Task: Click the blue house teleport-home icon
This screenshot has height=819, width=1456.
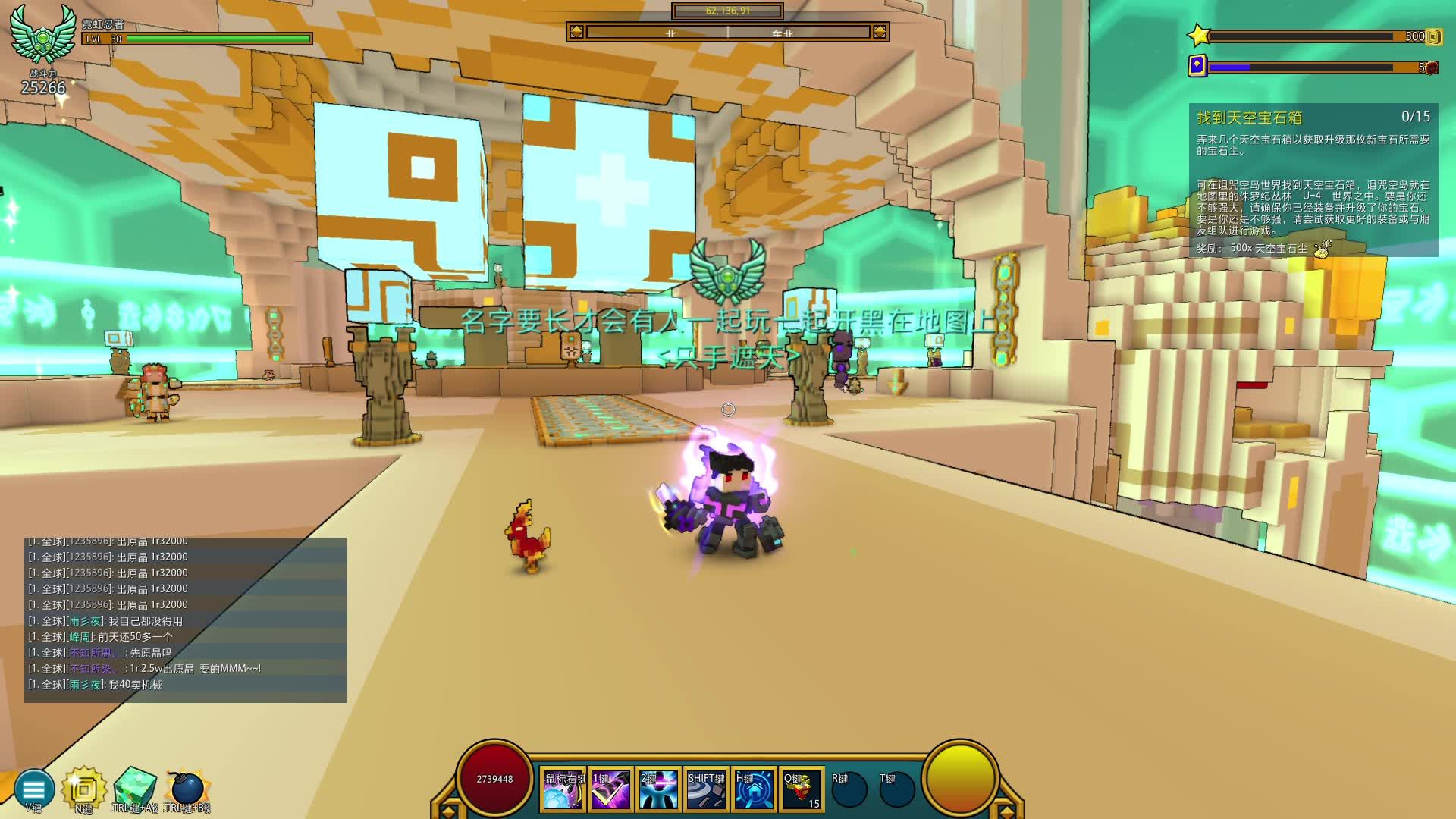Action: coord(754,789)
